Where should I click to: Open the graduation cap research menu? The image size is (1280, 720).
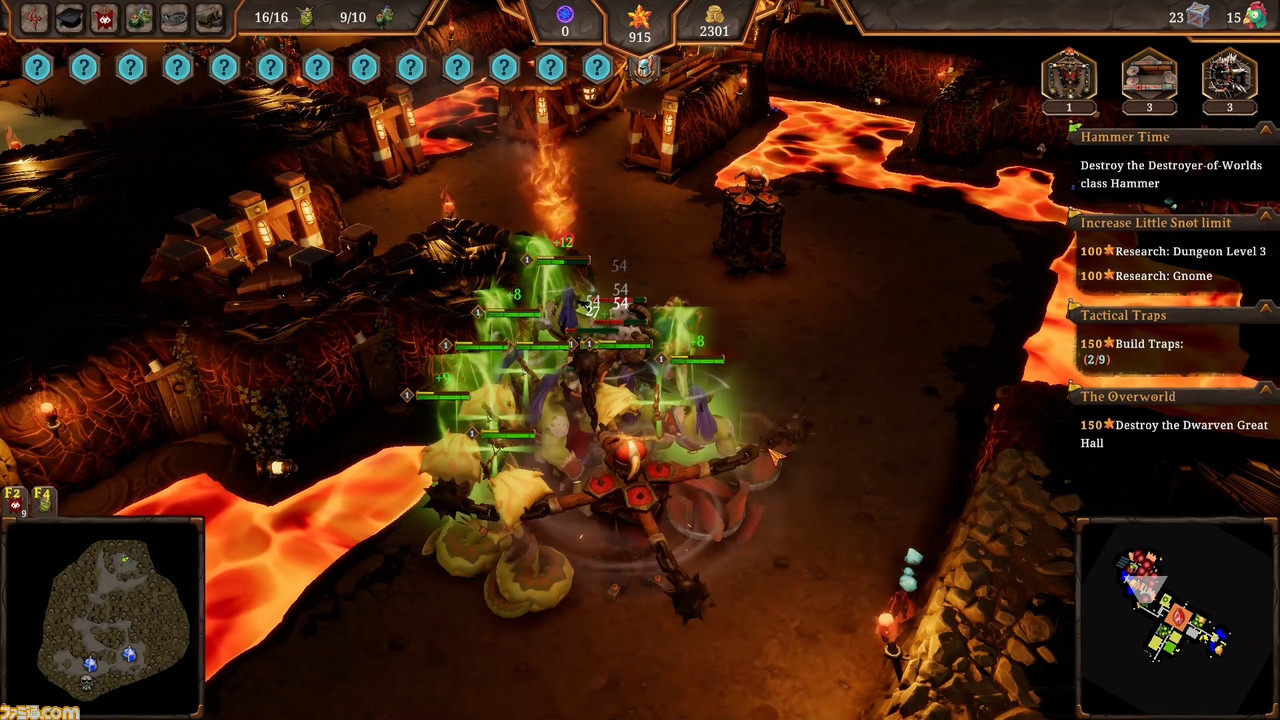click(69, 18)
